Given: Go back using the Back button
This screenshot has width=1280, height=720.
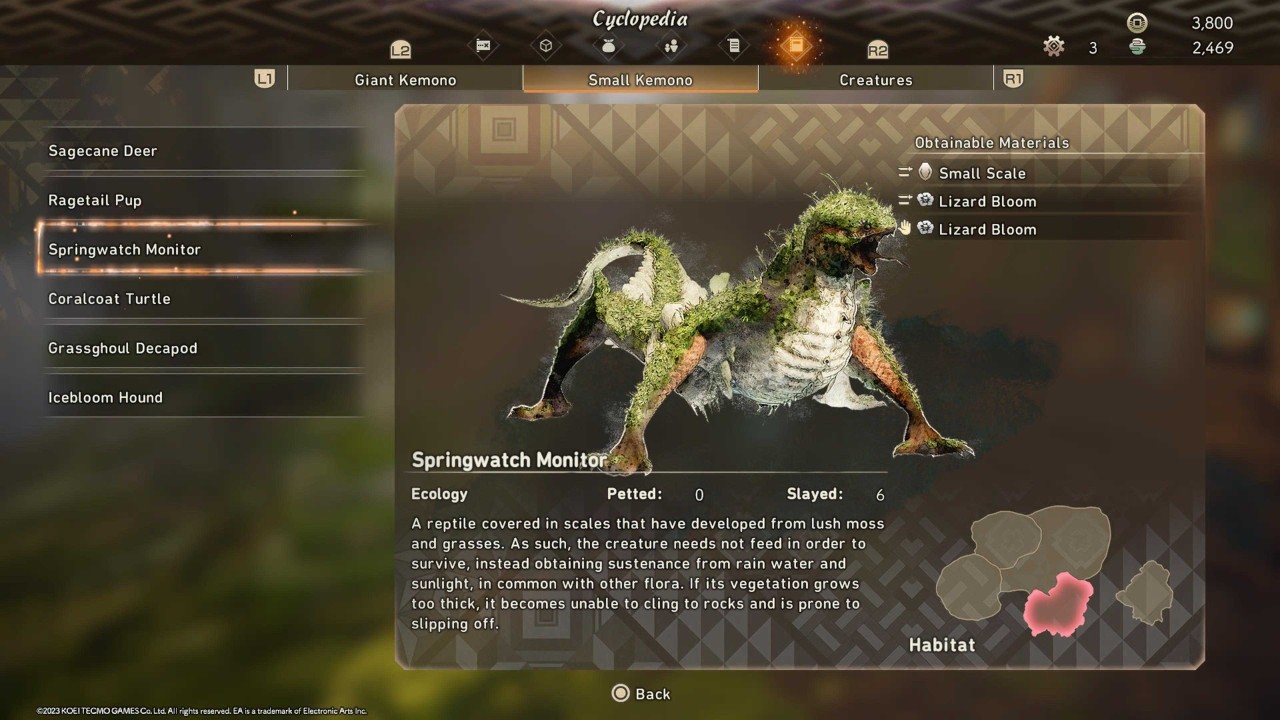Looking at the screenshot, I should (641, 694).
